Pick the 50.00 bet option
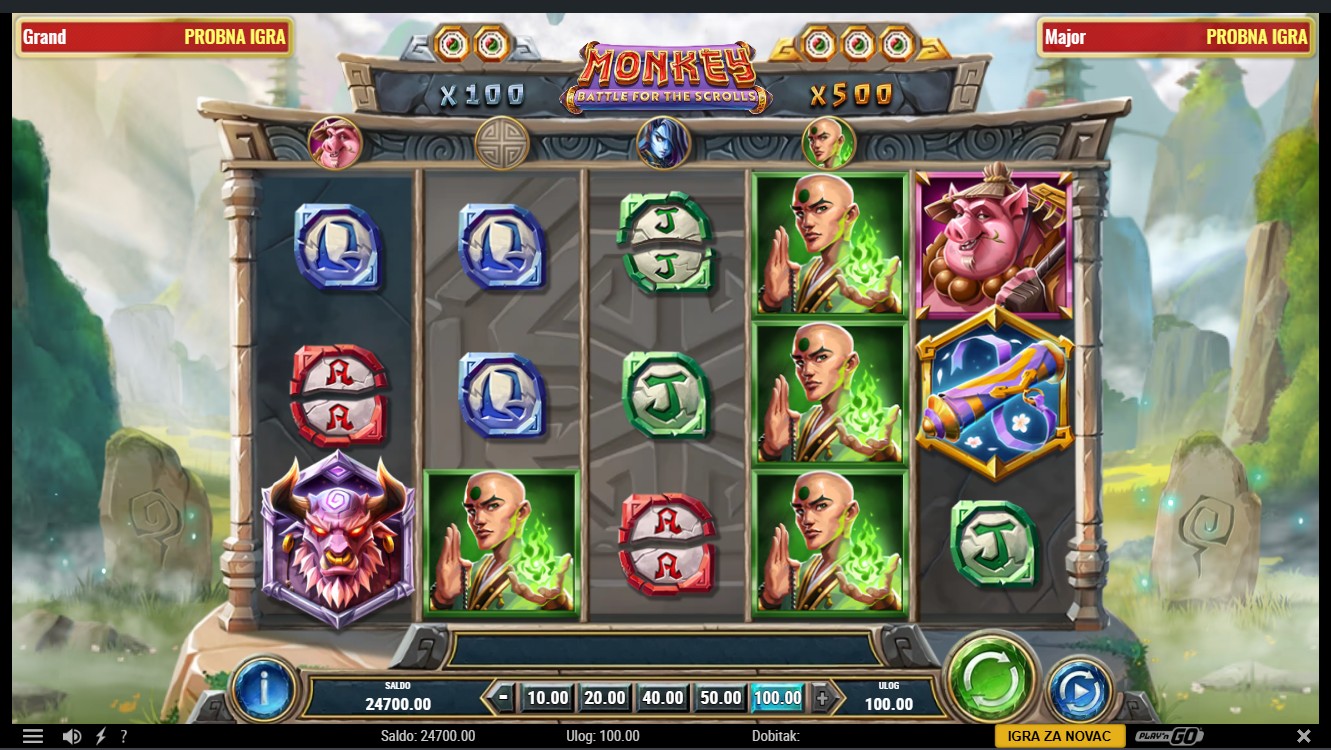The width and height of the screenshot is (1331, 750). click(720, 698)
